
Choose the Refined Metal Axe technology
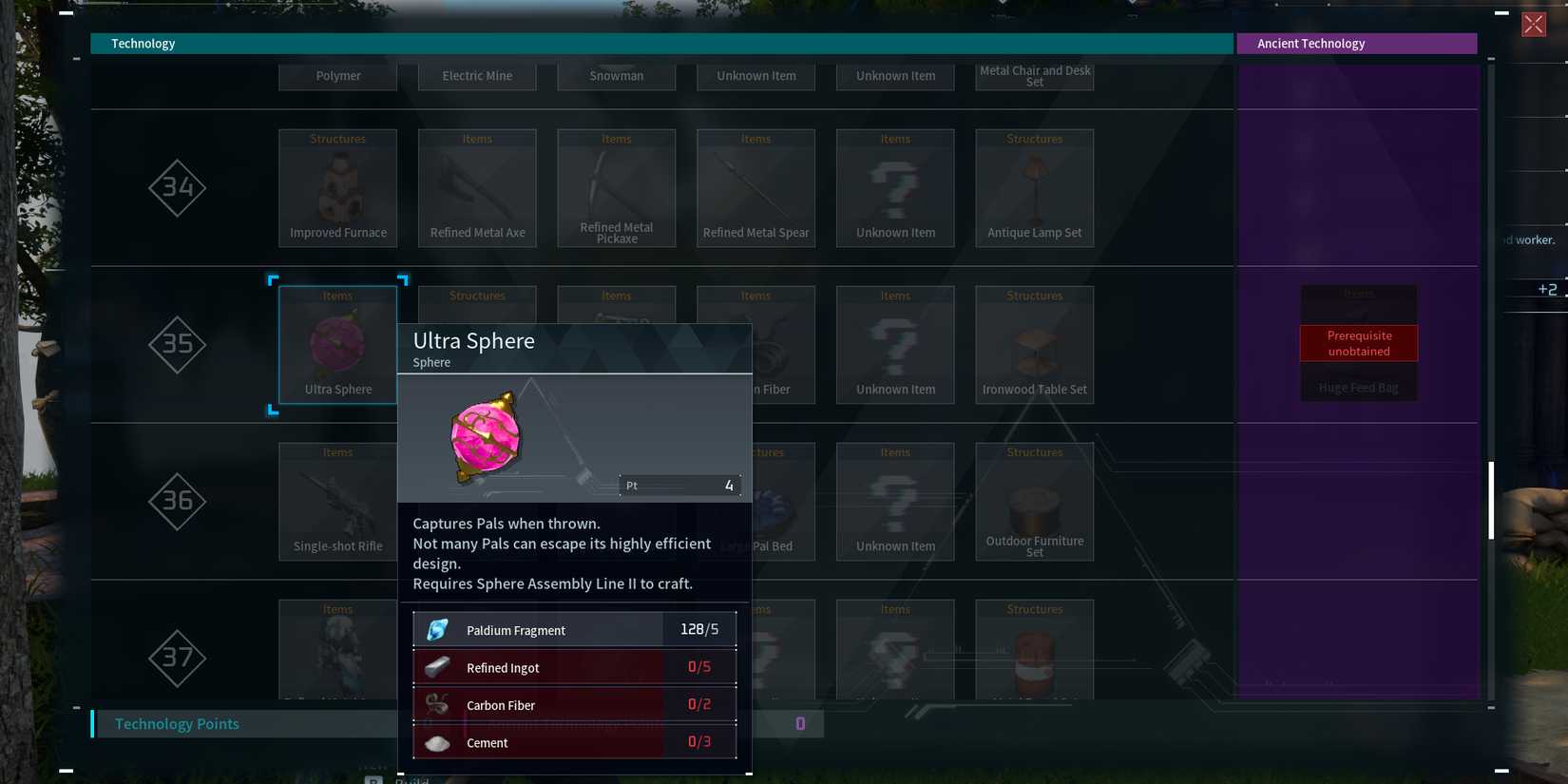477,187
